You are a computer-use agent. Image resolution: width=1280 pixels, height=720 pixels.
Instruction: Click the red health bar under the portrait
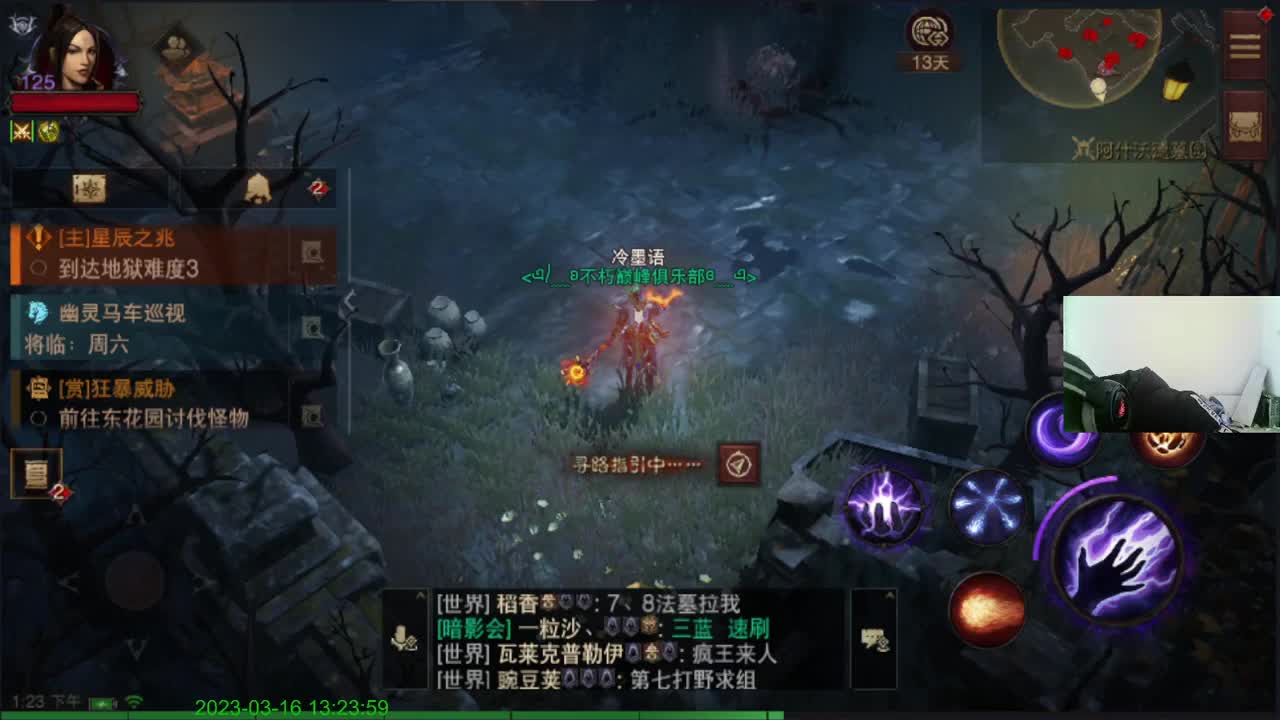coord(75,103)
